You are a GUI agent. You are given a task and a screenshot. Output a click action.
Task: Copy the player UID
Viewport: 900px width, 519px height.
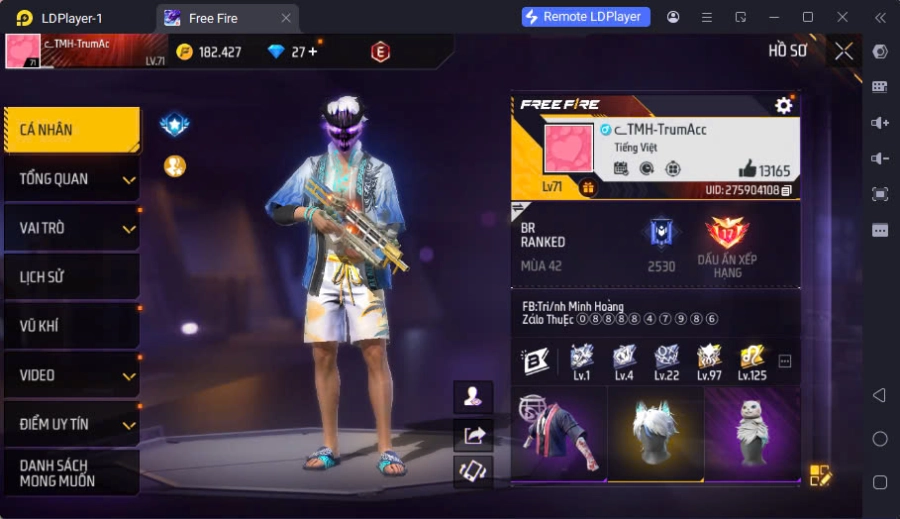[x=787, y=190]
